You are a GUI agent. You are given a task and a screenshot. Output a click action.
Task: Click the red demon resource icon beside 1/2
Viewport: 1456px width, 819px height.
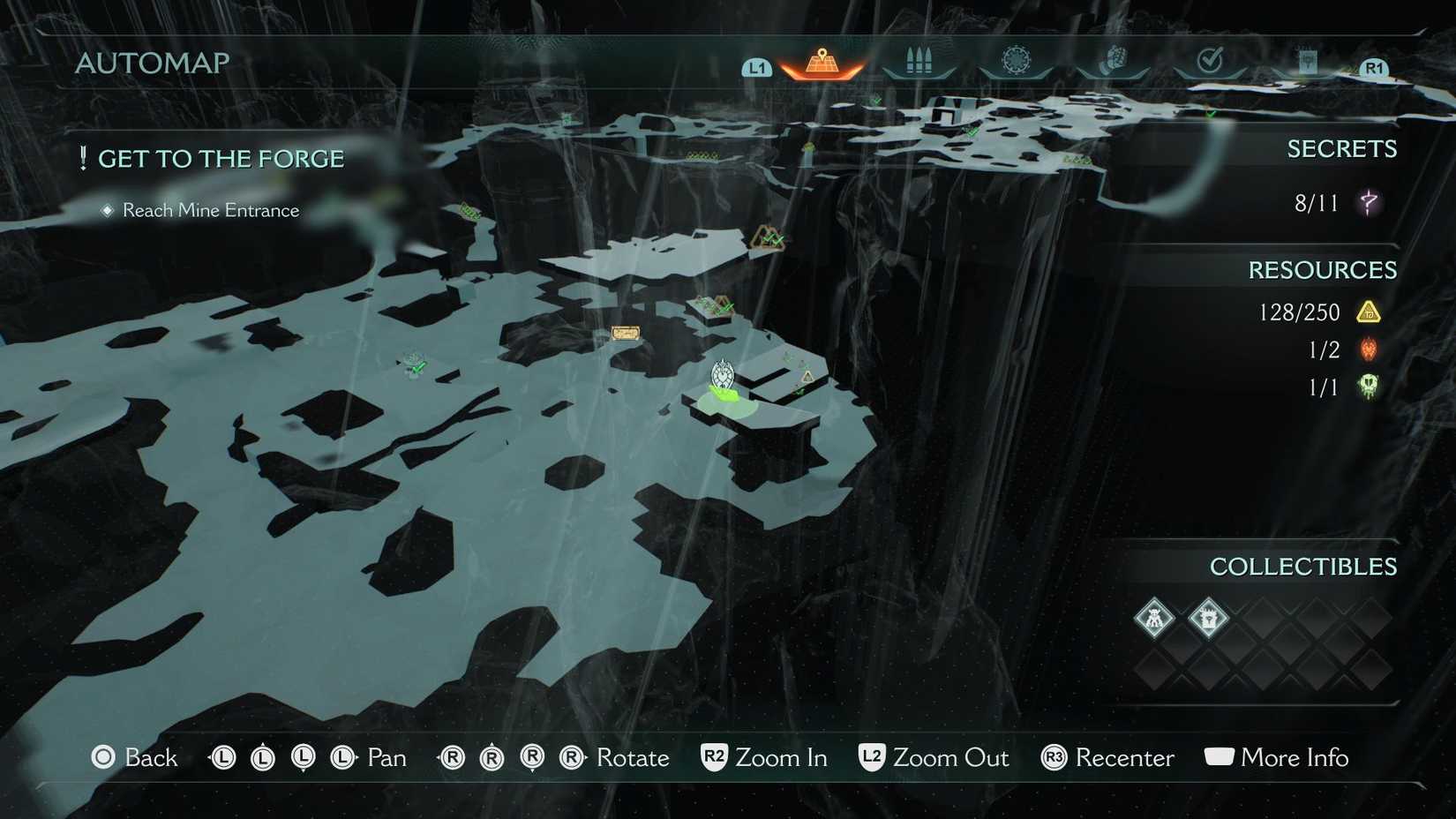[x=1367, y=349]
